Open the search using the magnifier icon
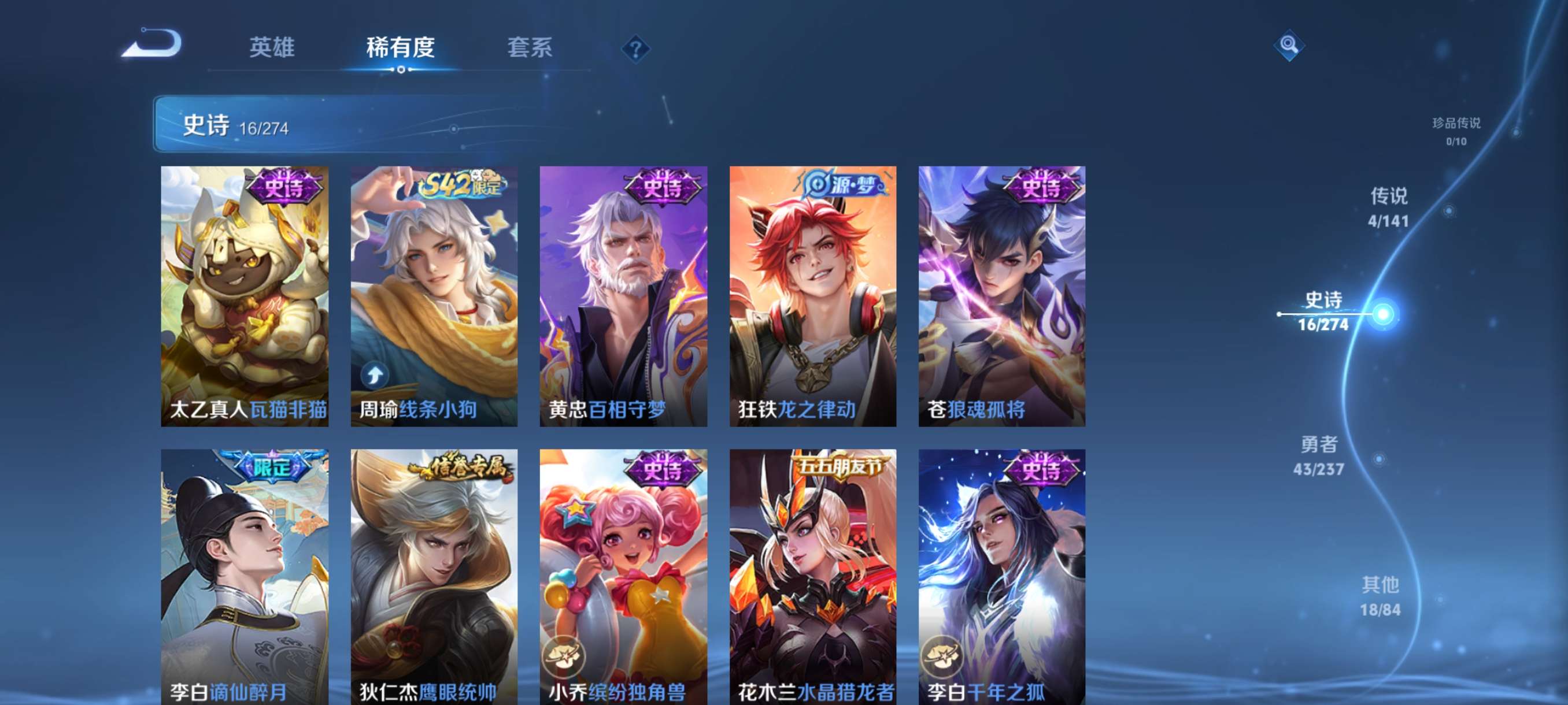 [1290, 46]
